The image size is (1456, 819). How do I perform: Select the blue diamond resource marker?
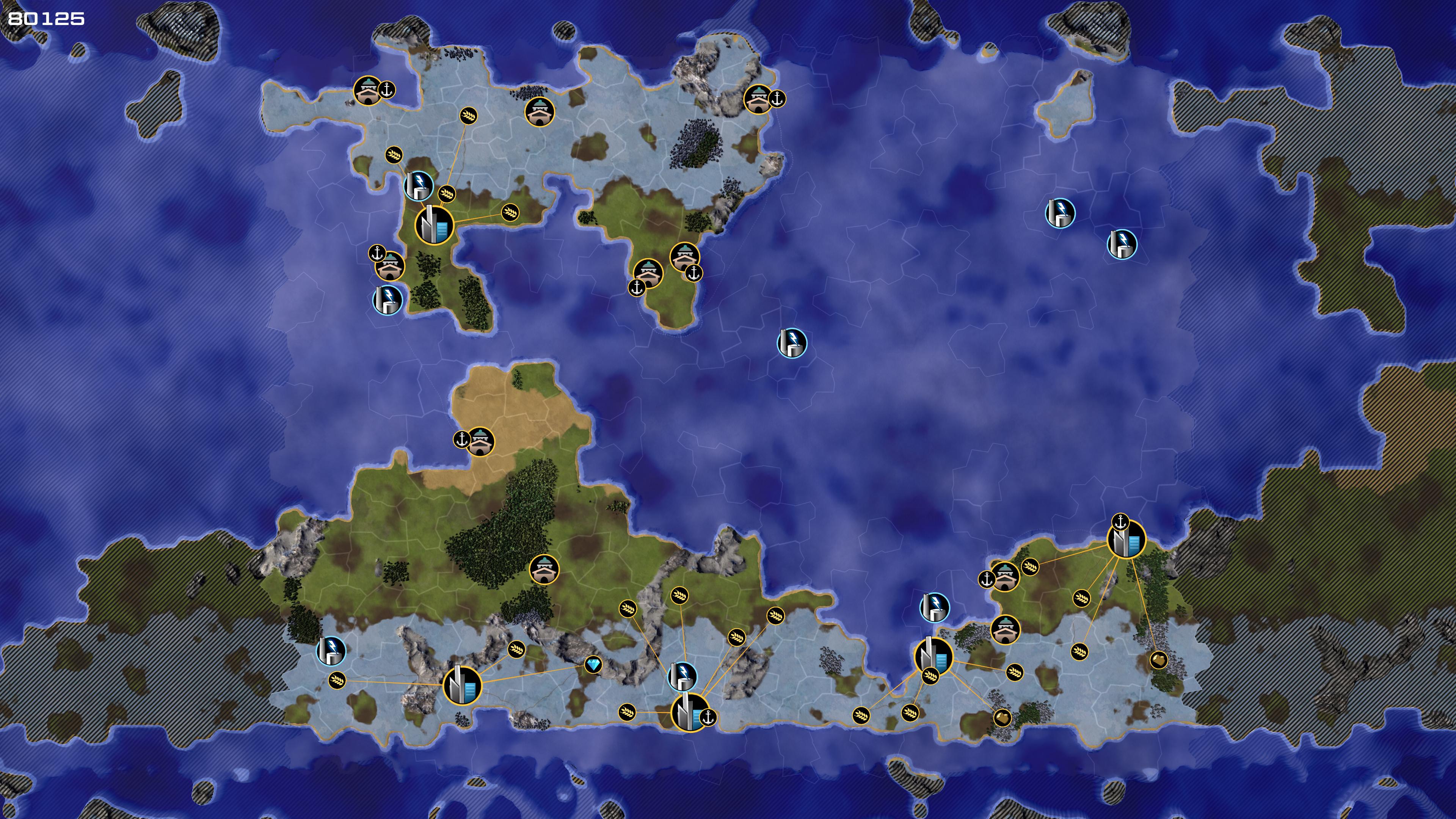pyautogui.click(x=593, y=665)
